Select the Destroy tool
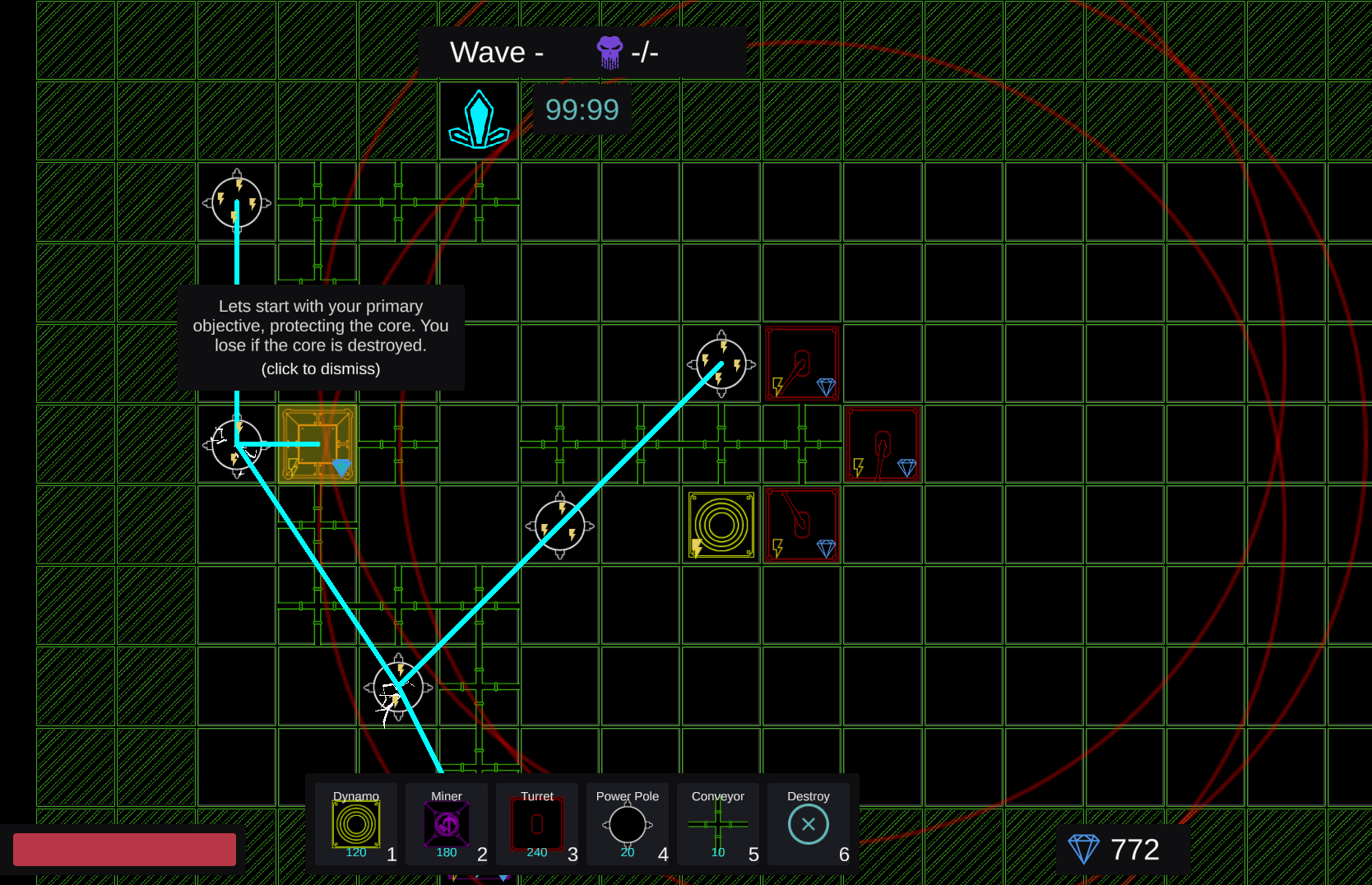 pos(808,822)
